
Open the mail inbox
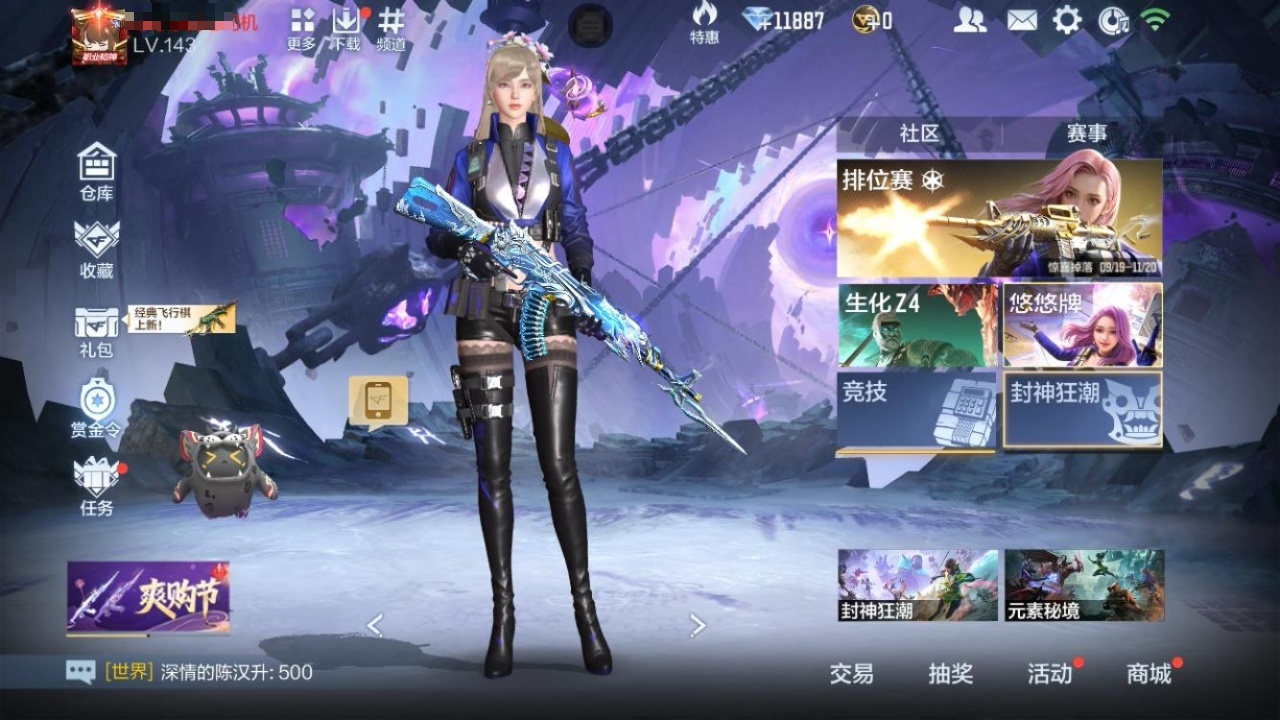[x=1021, y=20]
